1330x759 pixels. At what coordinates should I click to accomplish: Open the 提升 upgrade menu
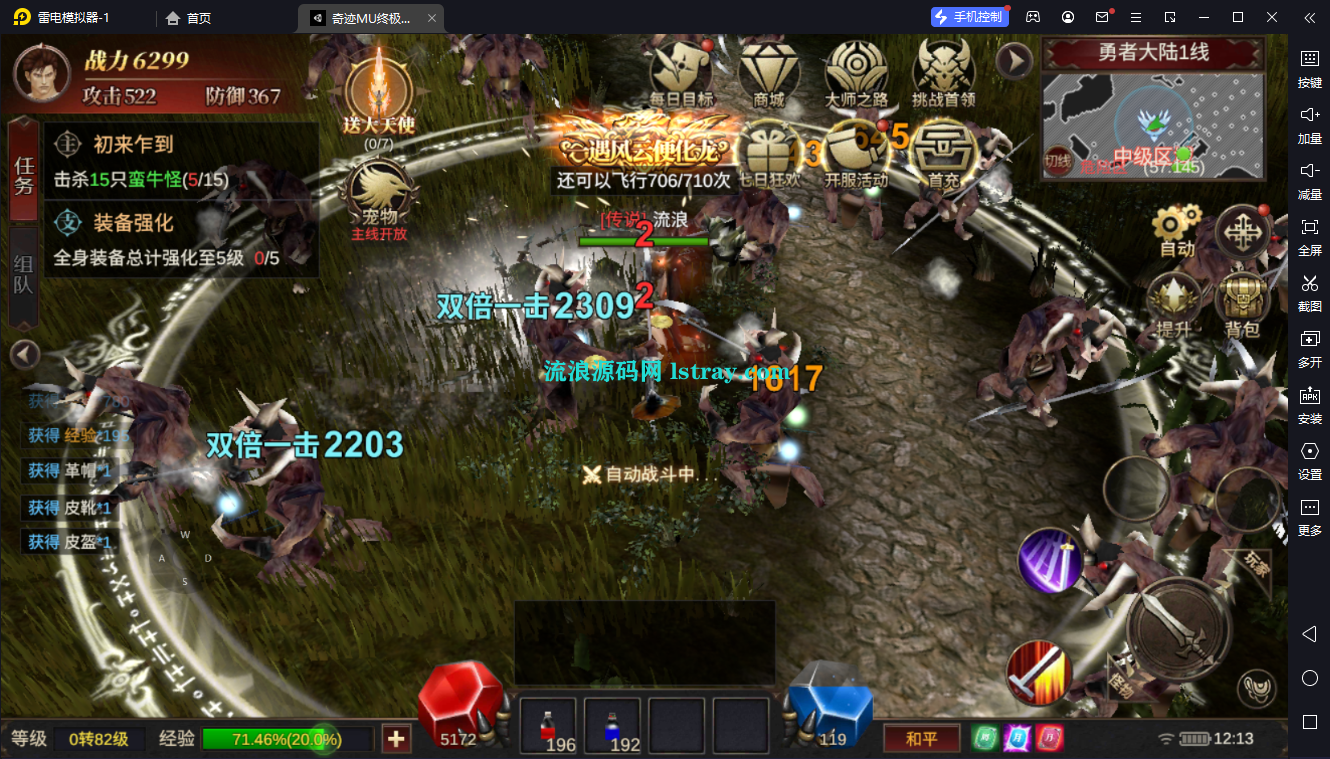(1174, 305)
